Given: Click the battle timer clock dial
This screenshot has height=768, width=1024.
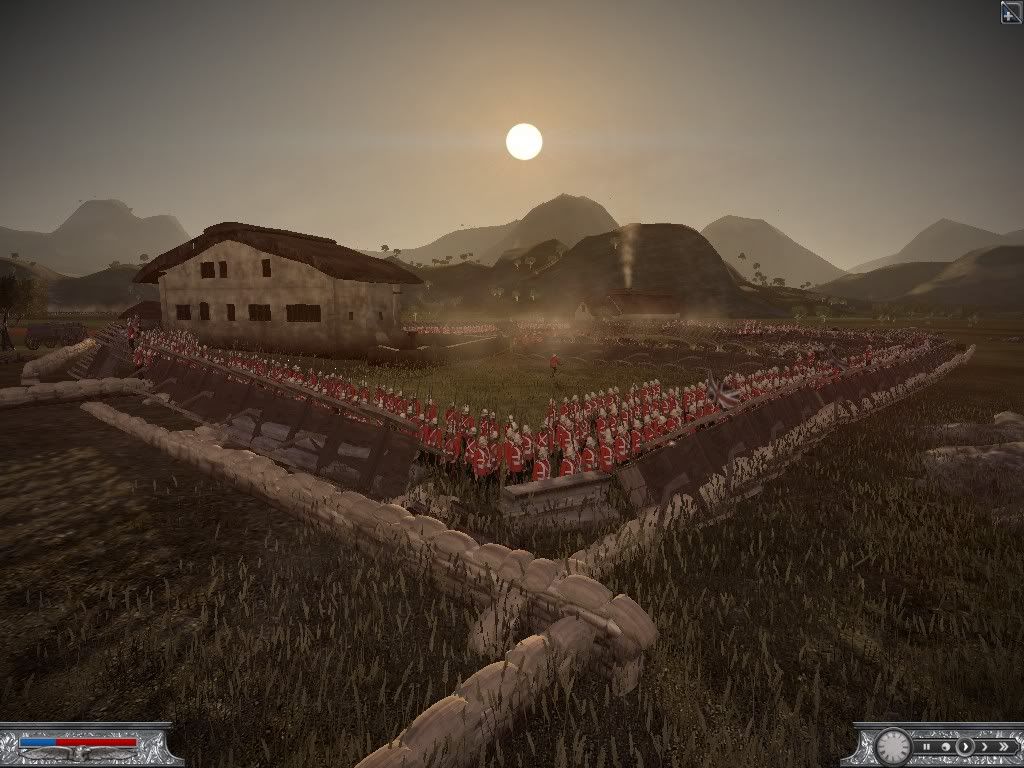Looking at the screenshot, I should point(892,747).
